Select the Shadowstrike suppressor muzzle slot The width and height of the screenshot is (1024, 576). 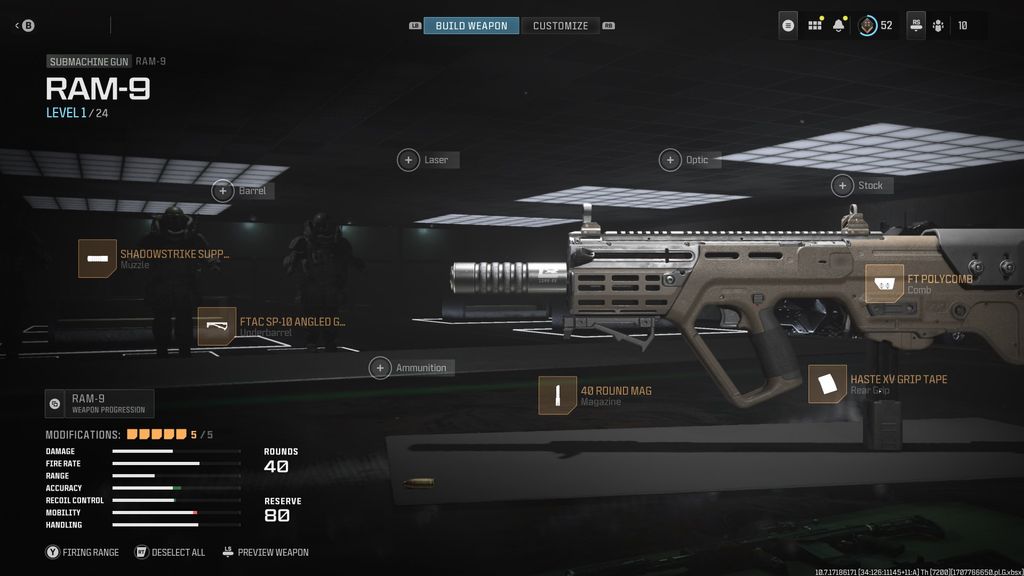pyautogui.click(x=98, y=258)
